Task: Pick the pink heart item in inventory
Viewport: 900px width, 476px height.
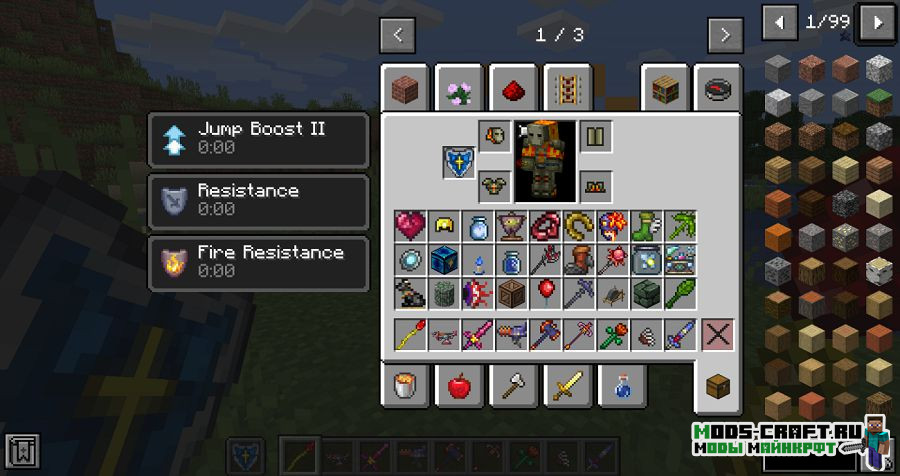Action: point(410,226)
